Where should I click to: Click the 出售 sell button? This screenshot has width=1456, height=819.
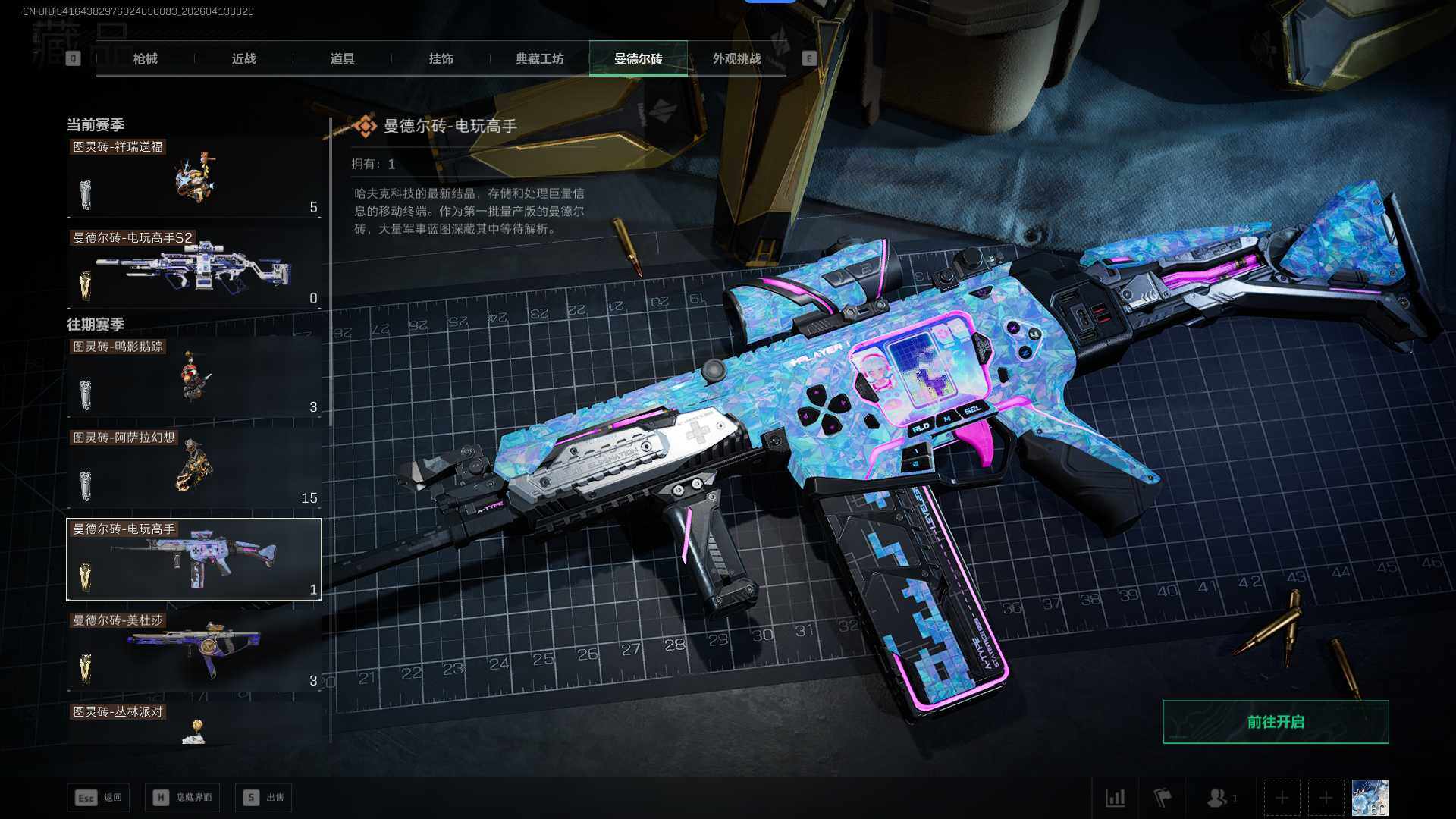point(264,797)
